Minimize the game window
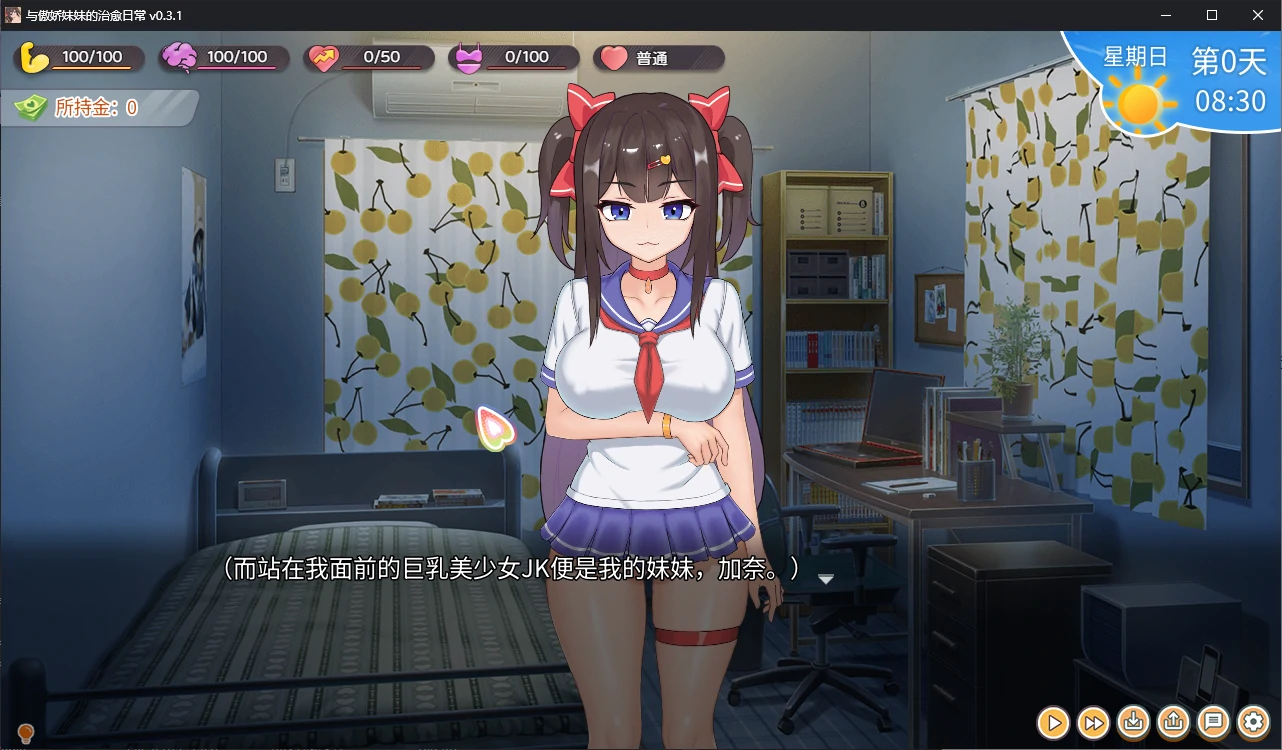 click(1166, 15)
